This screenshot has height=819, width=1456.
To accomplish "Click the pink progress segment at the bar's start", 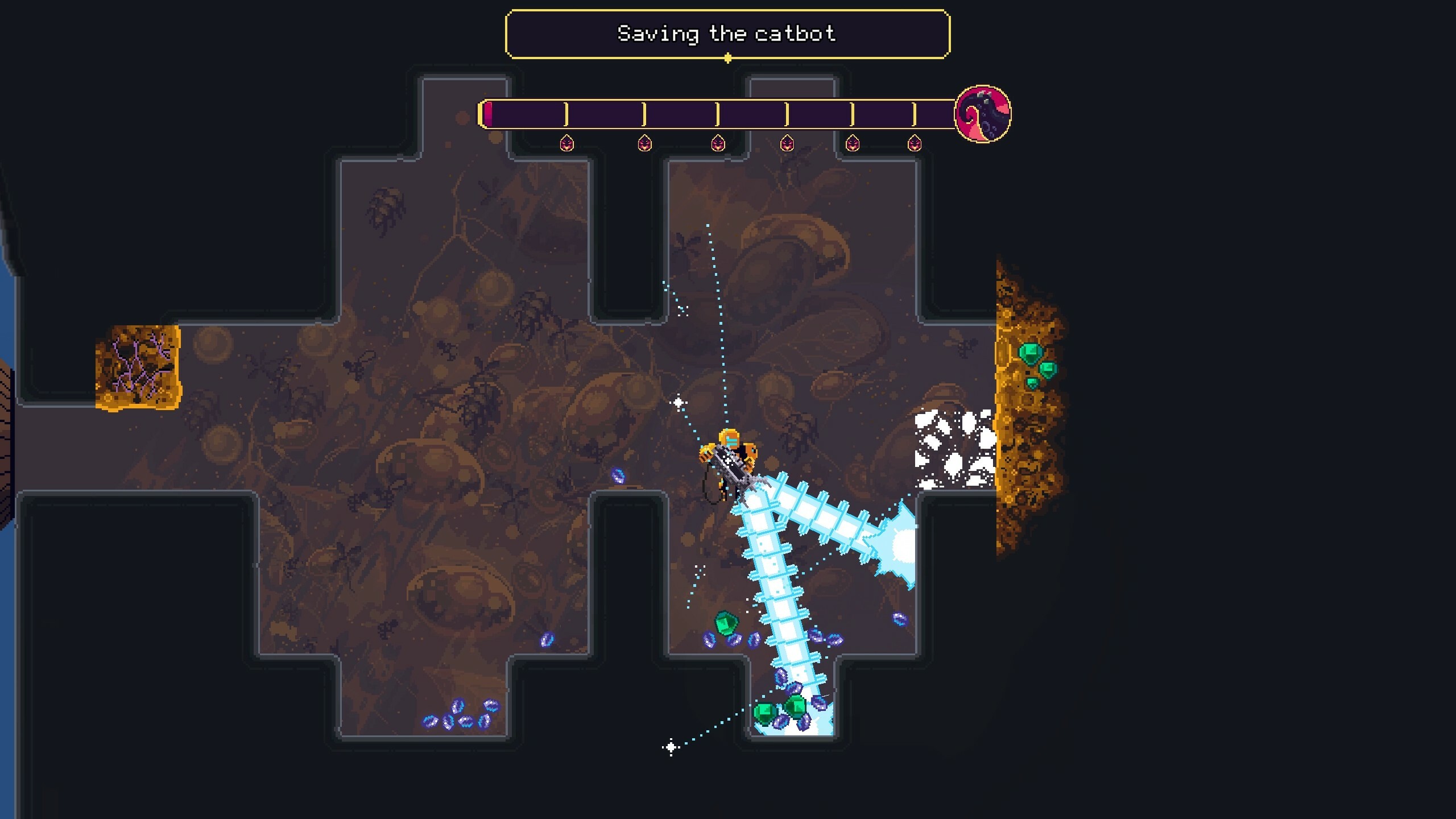I will click(489, 114).
